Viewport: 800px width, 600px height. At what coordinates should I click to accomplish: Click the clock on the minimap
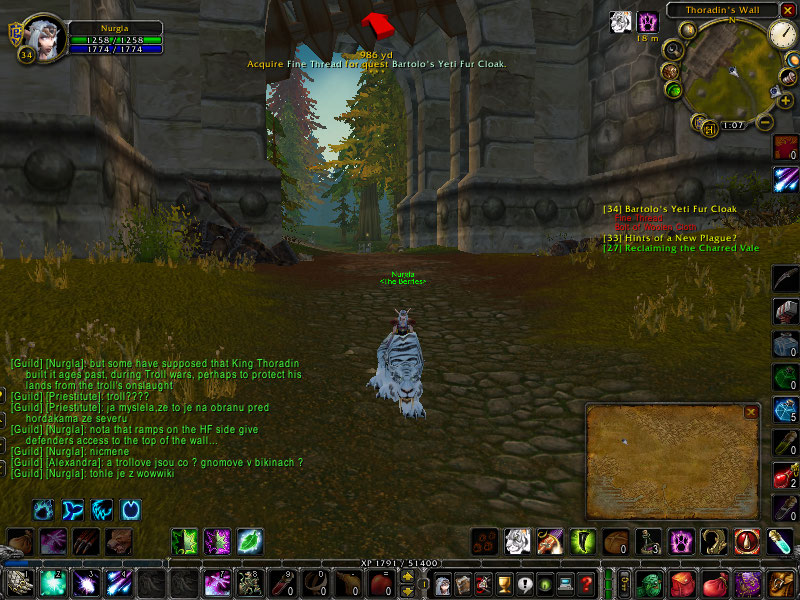[x=781, y=35]
